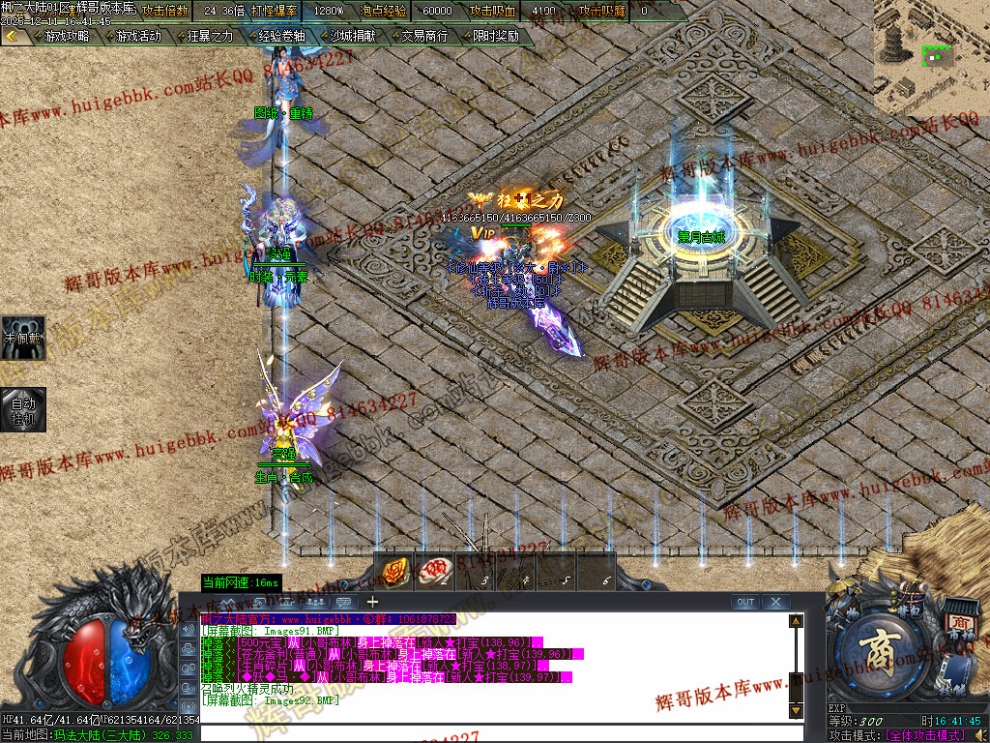Click the OUT button above chat
990x743 pixels.
745,602
